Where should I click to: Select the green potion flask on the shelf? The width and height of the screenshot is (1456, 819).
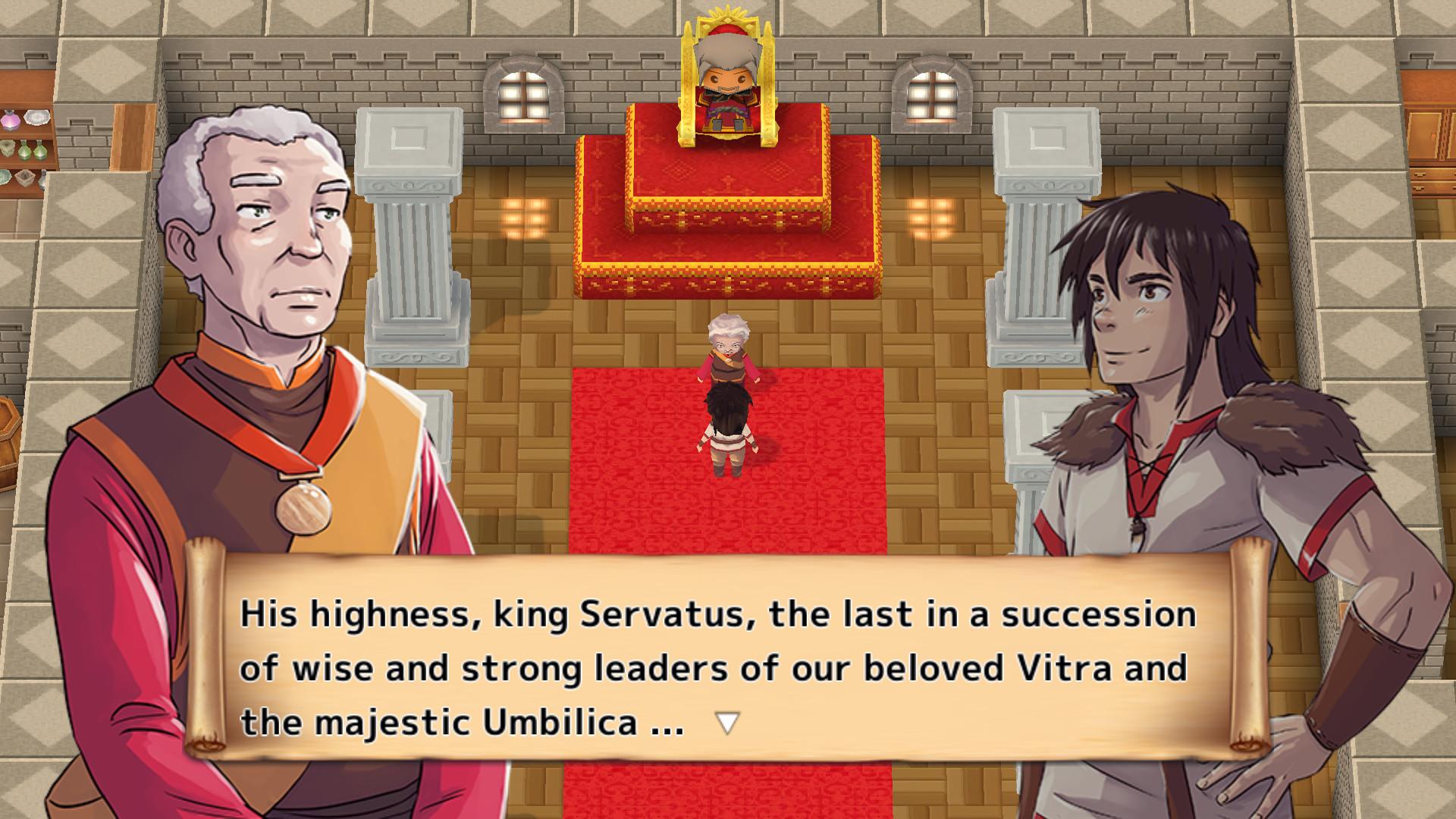(x=25, y=151)
